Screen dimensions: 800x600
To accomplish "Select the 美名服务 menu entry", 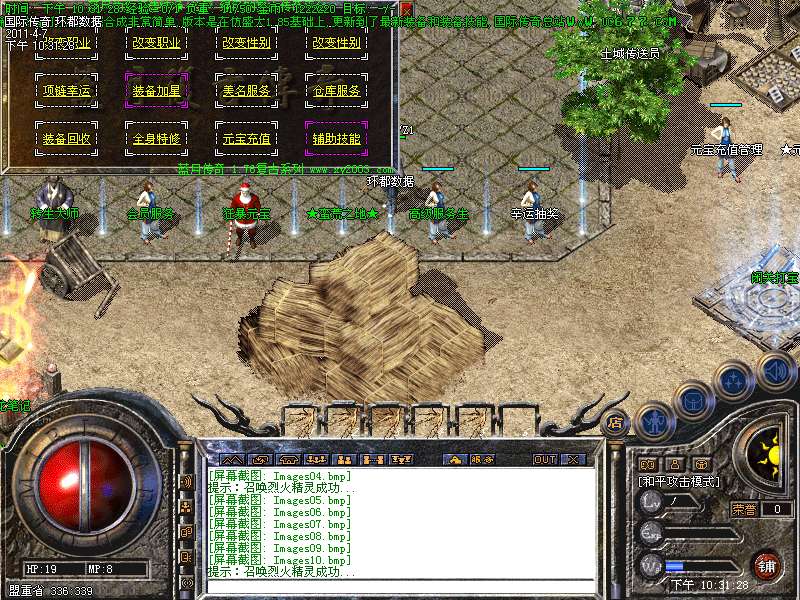I will [x=246, y=91].
